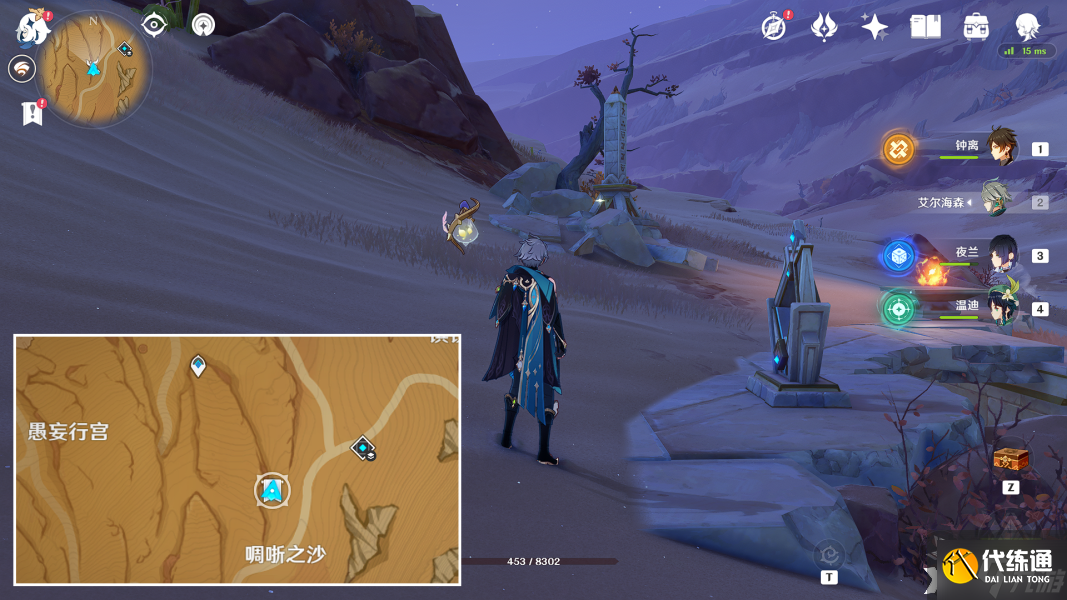Screen dimensions: 1067x600
Task: Open the battle pass wings icon
Action: click(x=824, y=27)
